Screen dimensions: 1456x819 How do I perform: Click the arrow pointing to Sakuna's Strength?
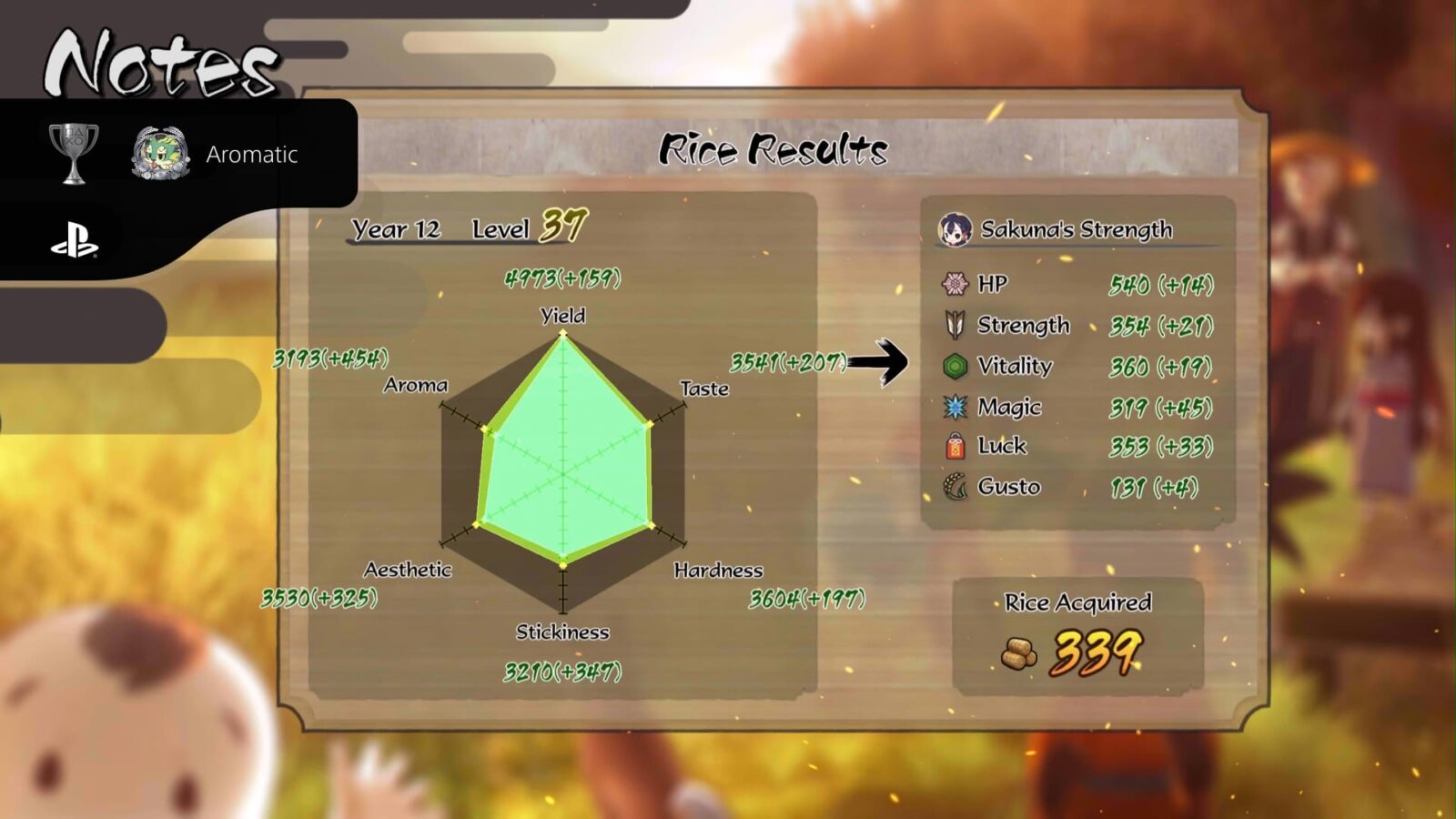point(876,363)
